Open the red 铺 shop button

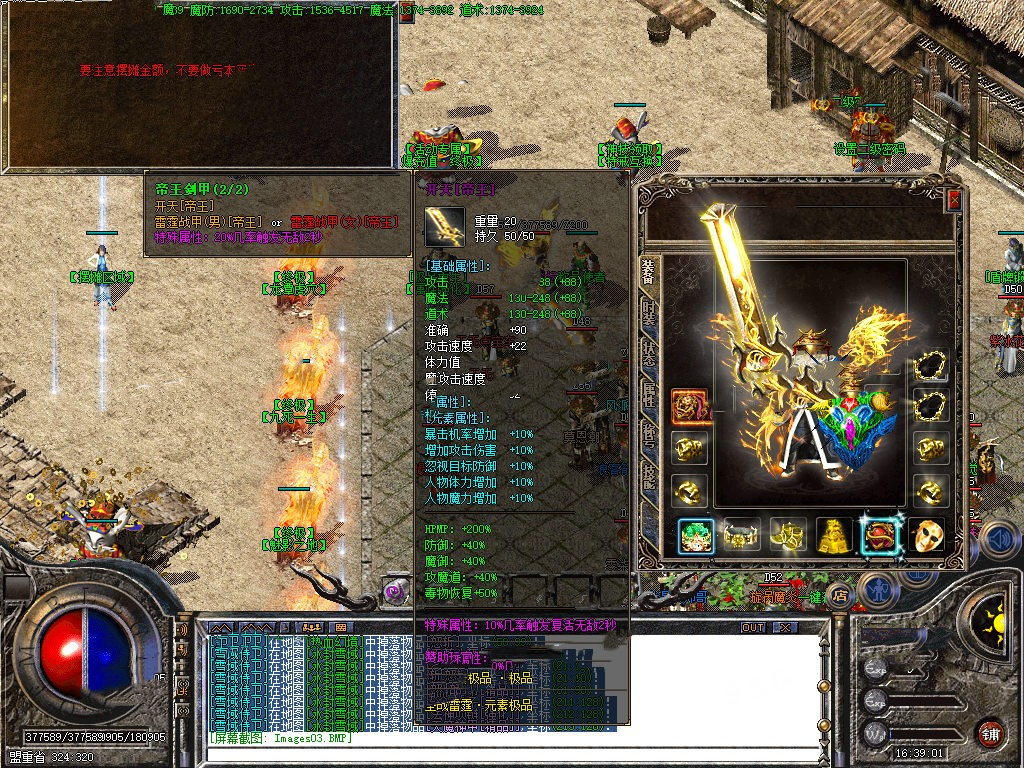(991, 733)
